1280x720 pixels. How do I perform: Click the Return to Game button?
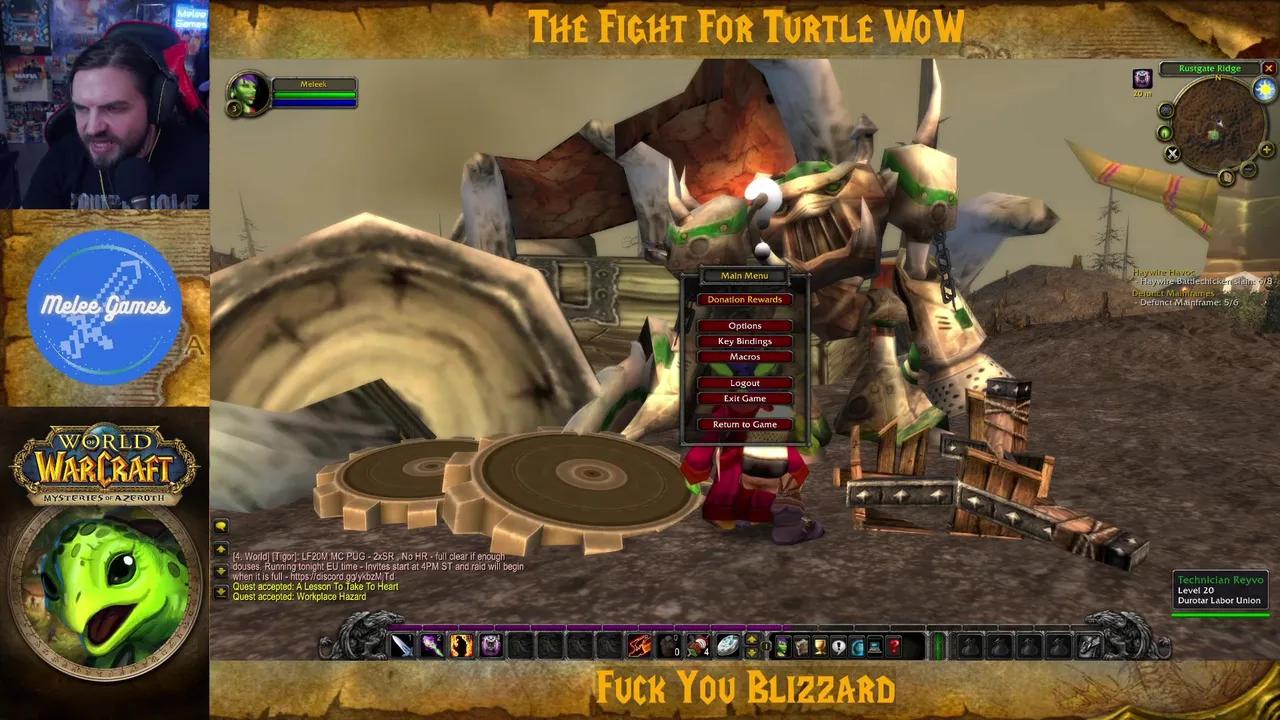pyautogui.click(x=744, y=423)
